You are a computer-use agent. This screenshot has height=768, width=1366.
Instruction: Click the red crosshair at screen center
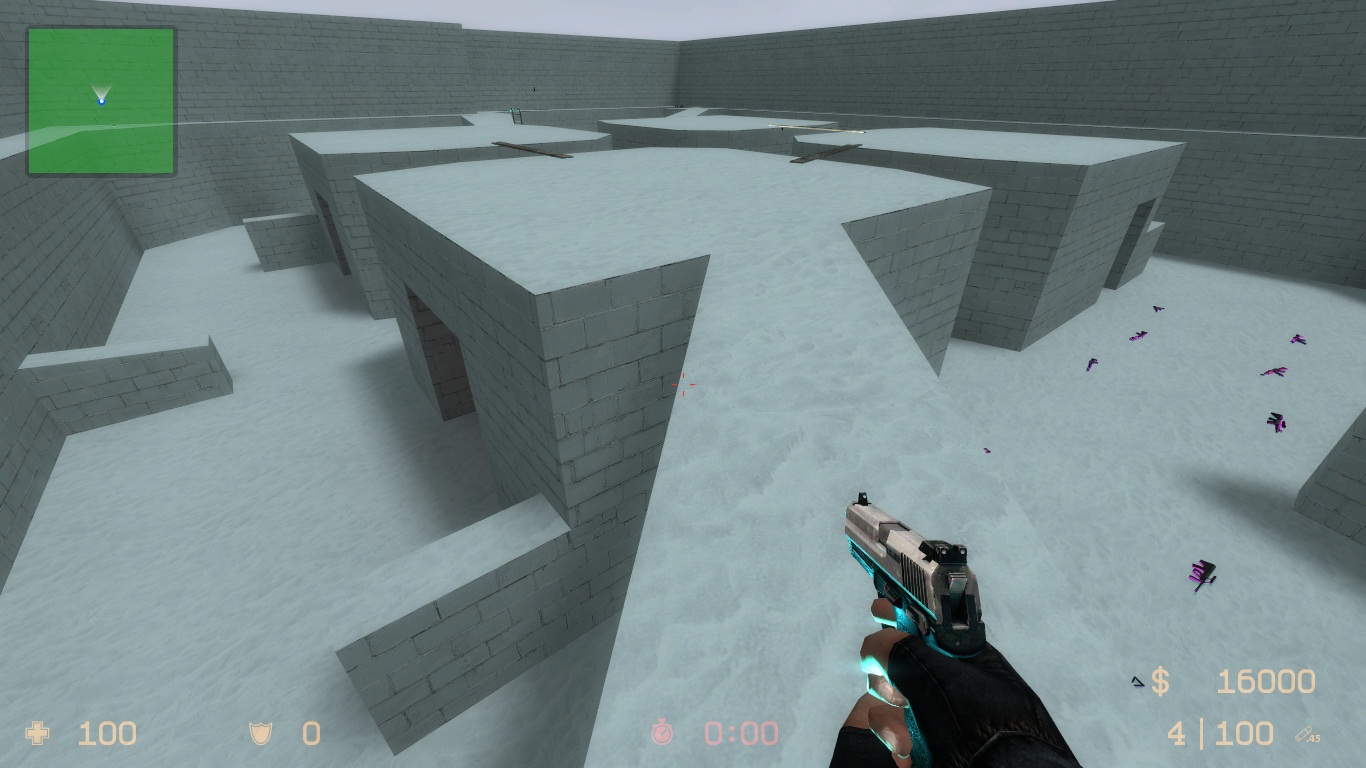(x=683, y=384)
